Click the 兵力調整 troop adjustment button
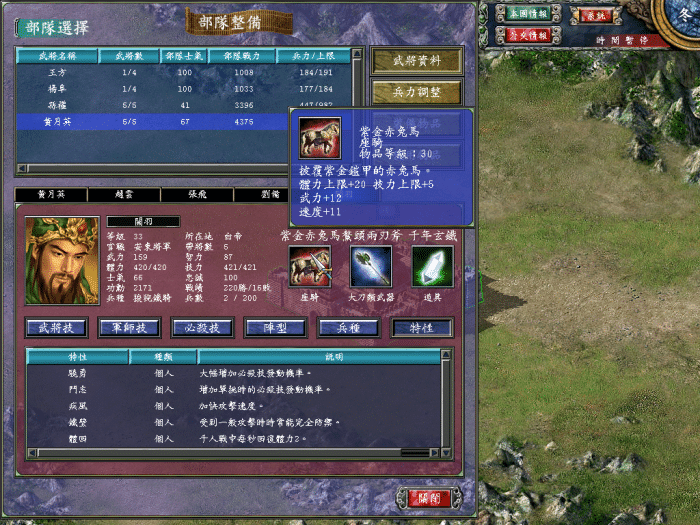 click(x=417, y=93)
